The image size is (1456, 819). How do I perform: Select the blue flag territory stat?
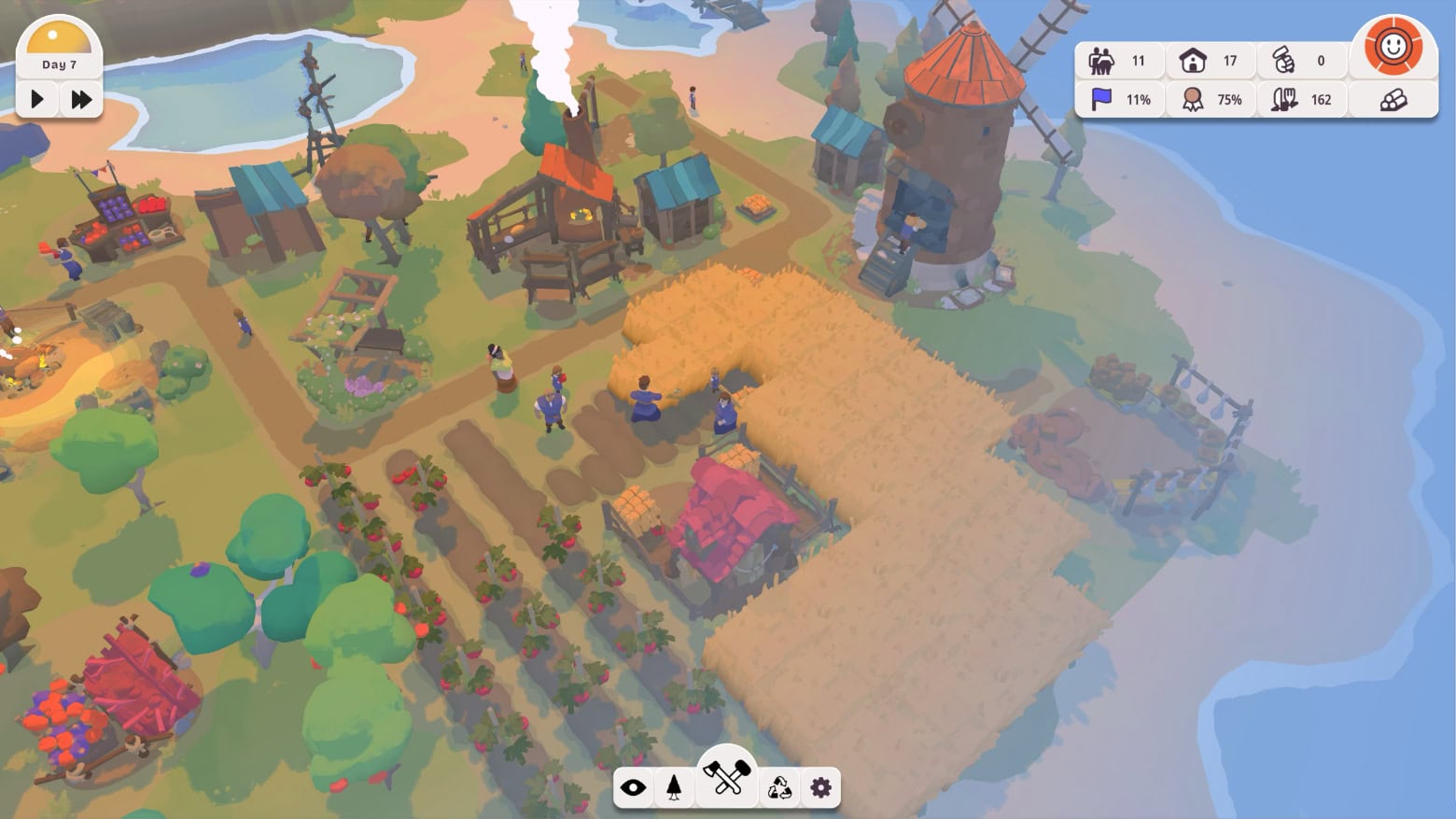click(1119, 100)
